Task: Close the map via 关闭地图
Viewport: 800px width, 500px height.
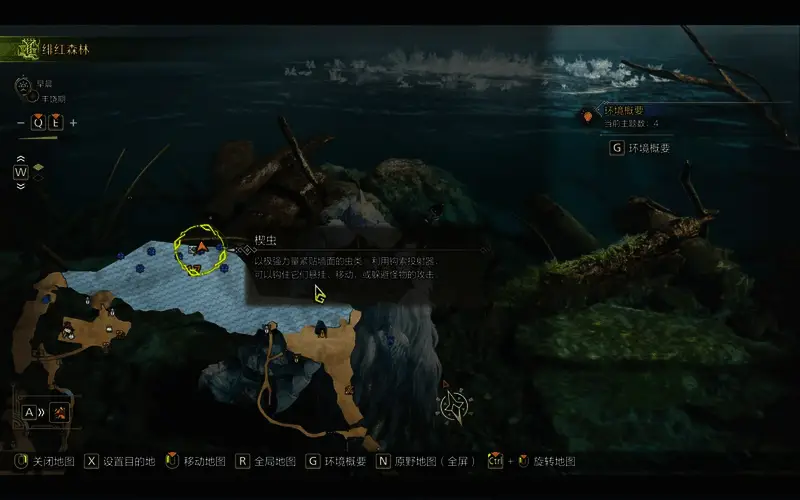Action: (x=46, y=461)
